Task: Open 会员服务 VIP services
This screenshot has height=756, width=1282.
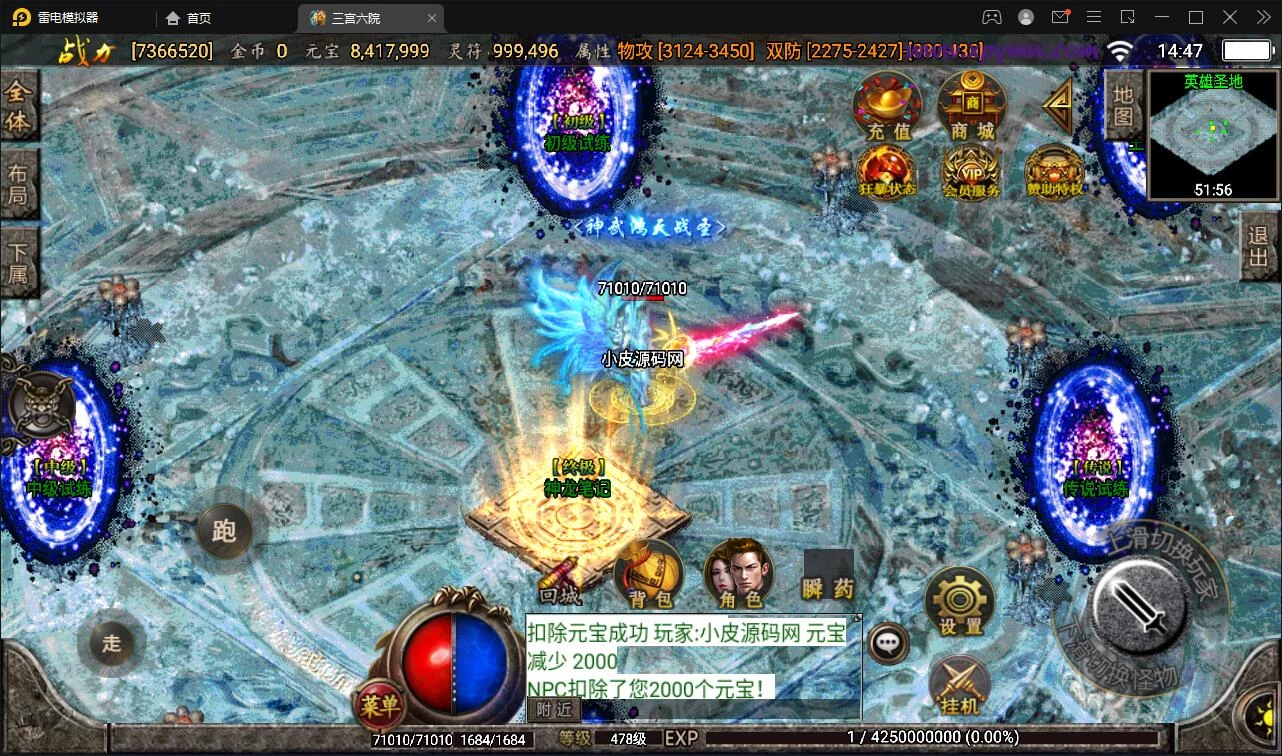Action: point(971,172)
